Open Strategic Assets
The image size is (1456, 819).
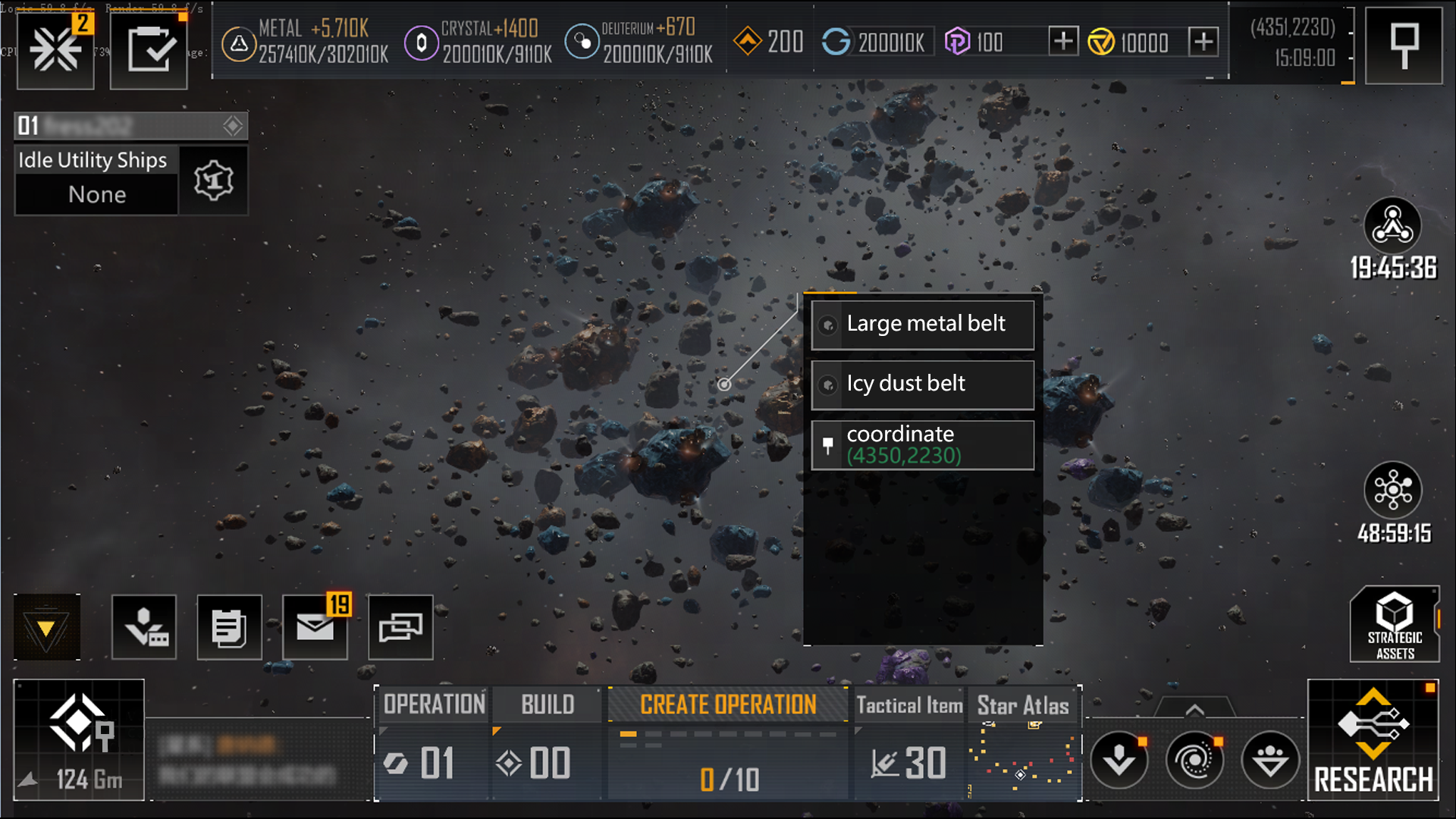[x=1394, y=625]
